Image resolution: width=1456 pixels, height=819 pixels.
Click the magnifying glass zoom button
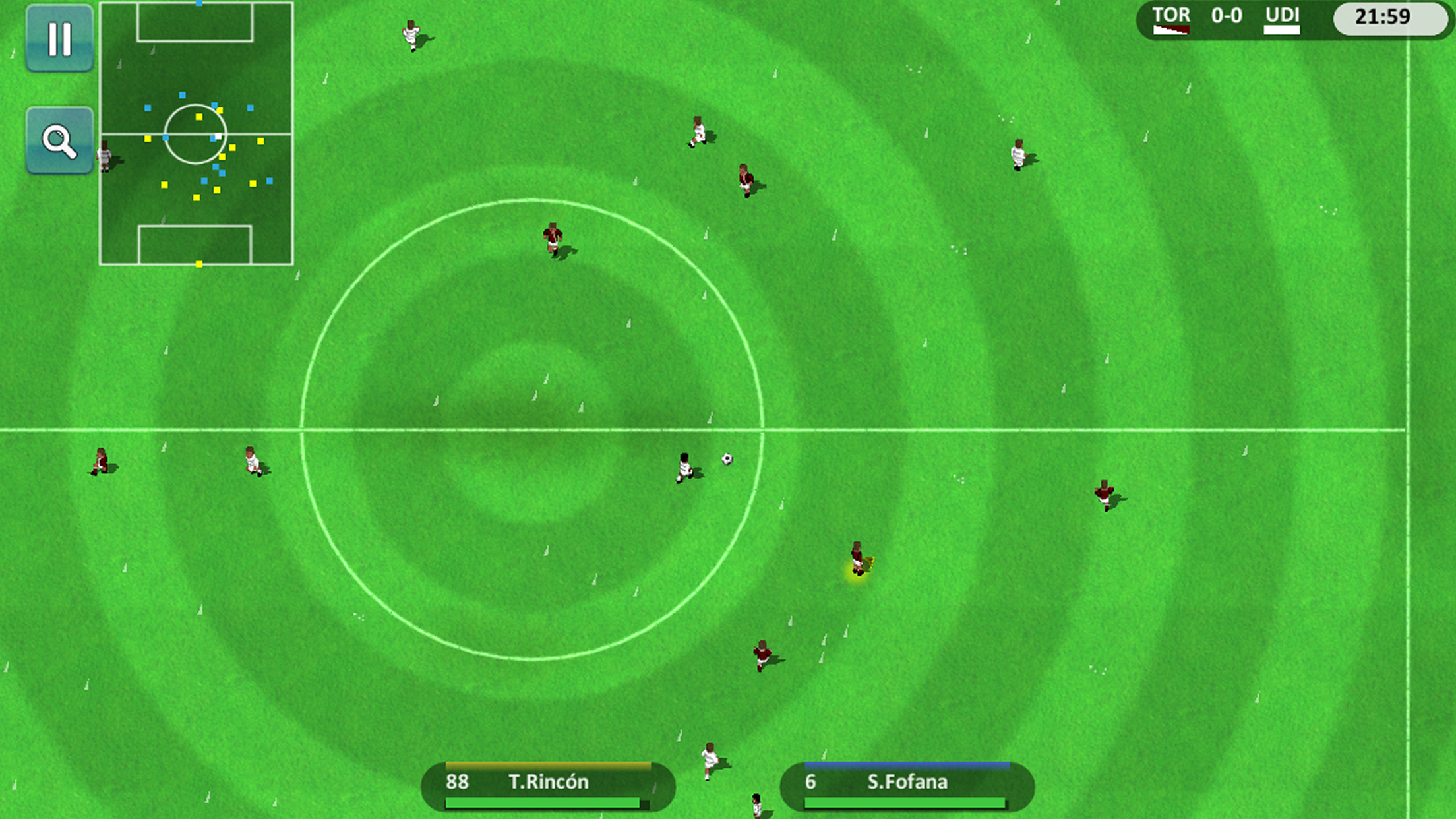59,140
